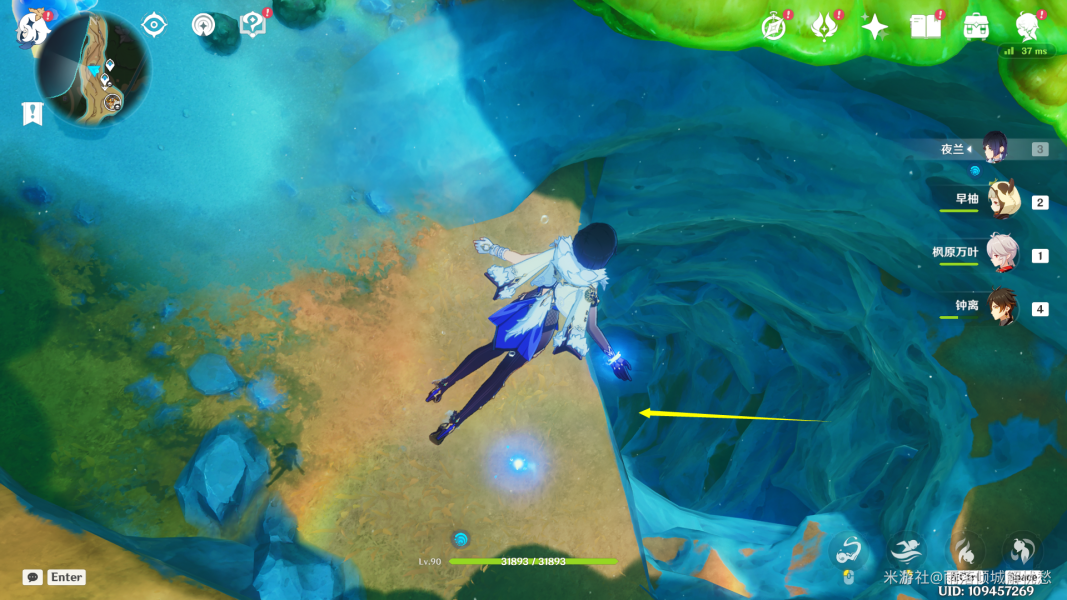1067x600 pixels.
Task: Open the backpack inventory
Action: [x=976, y=27]
